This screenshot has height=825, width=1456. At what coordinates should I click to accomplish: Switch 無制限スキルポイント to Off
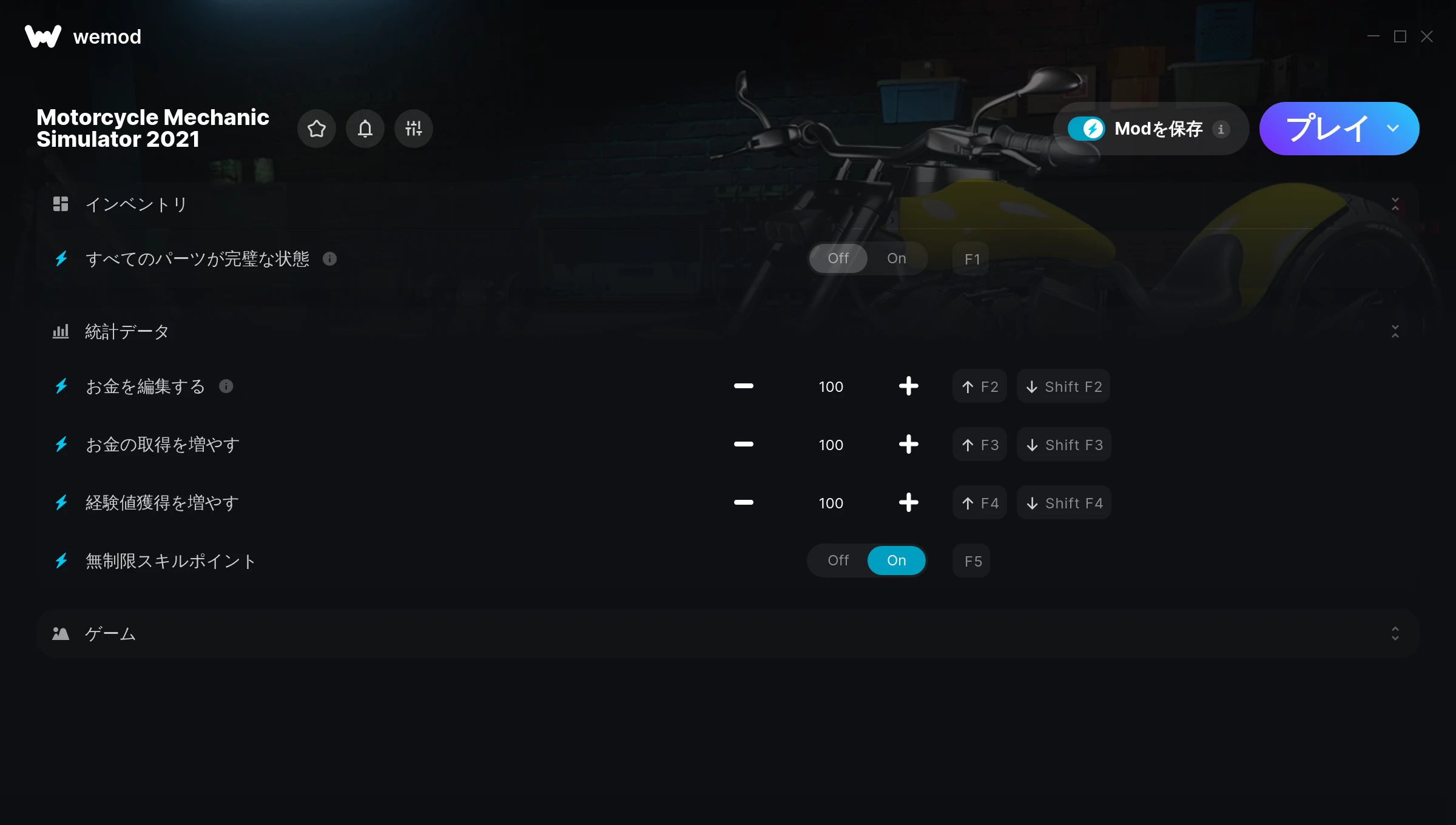tap(838, 561)
